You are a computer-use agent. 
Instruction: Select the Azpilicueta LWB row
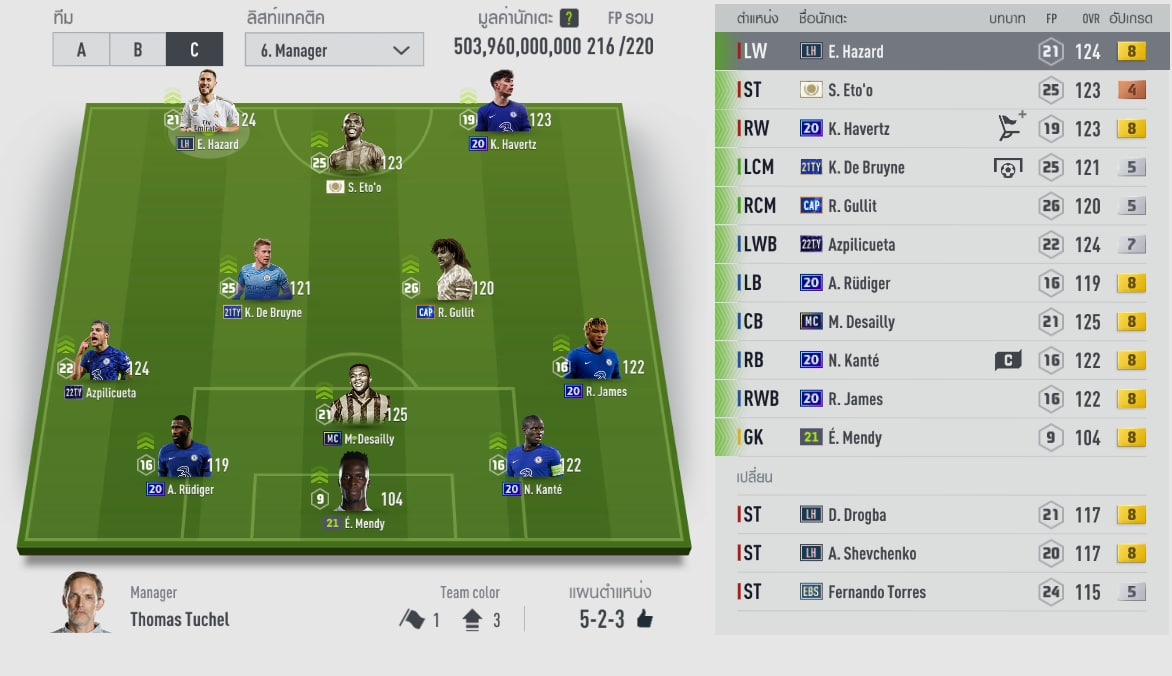[940, 245]
